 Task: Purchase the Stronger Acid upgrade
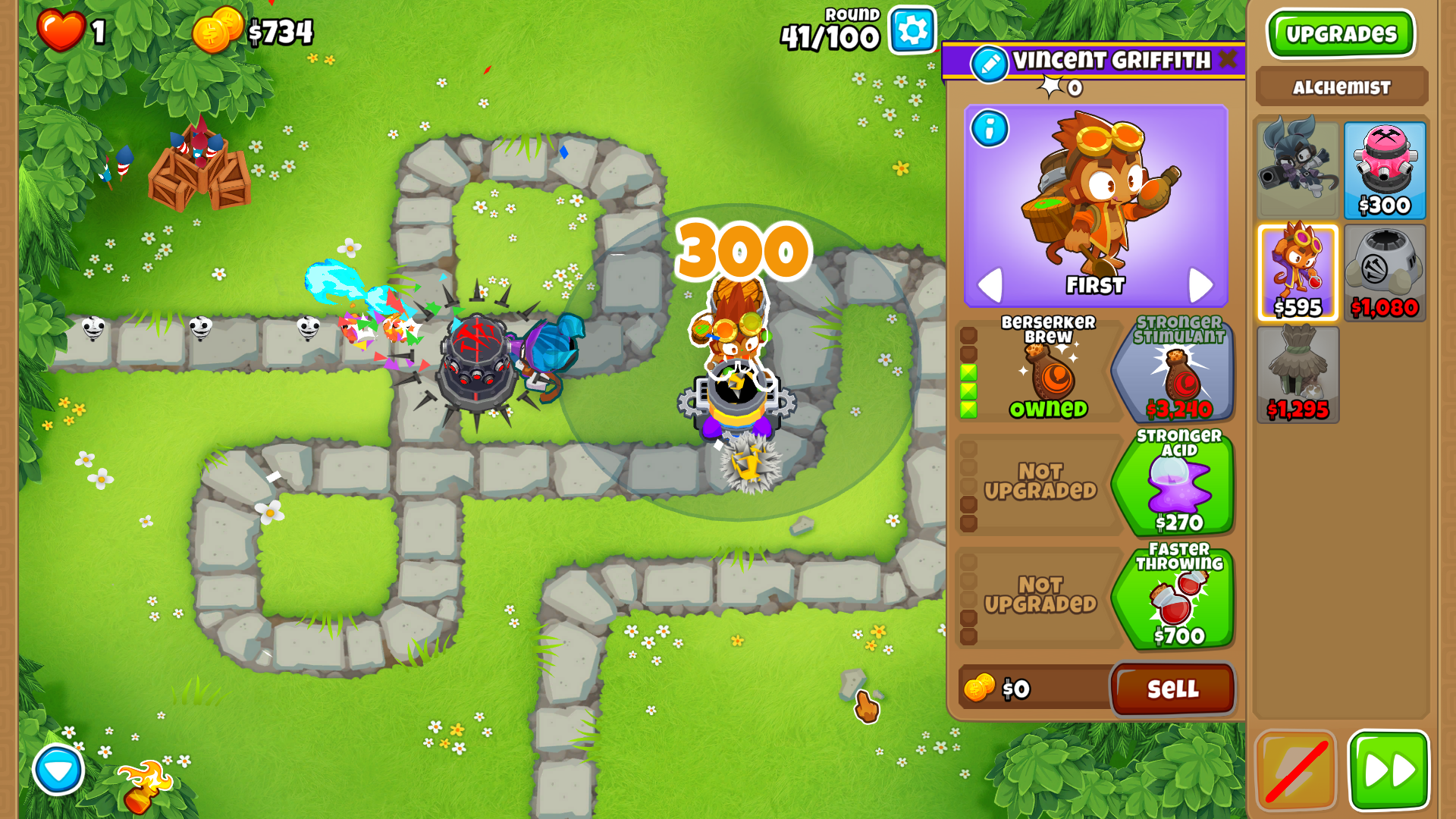click(x=1177, y=482)
